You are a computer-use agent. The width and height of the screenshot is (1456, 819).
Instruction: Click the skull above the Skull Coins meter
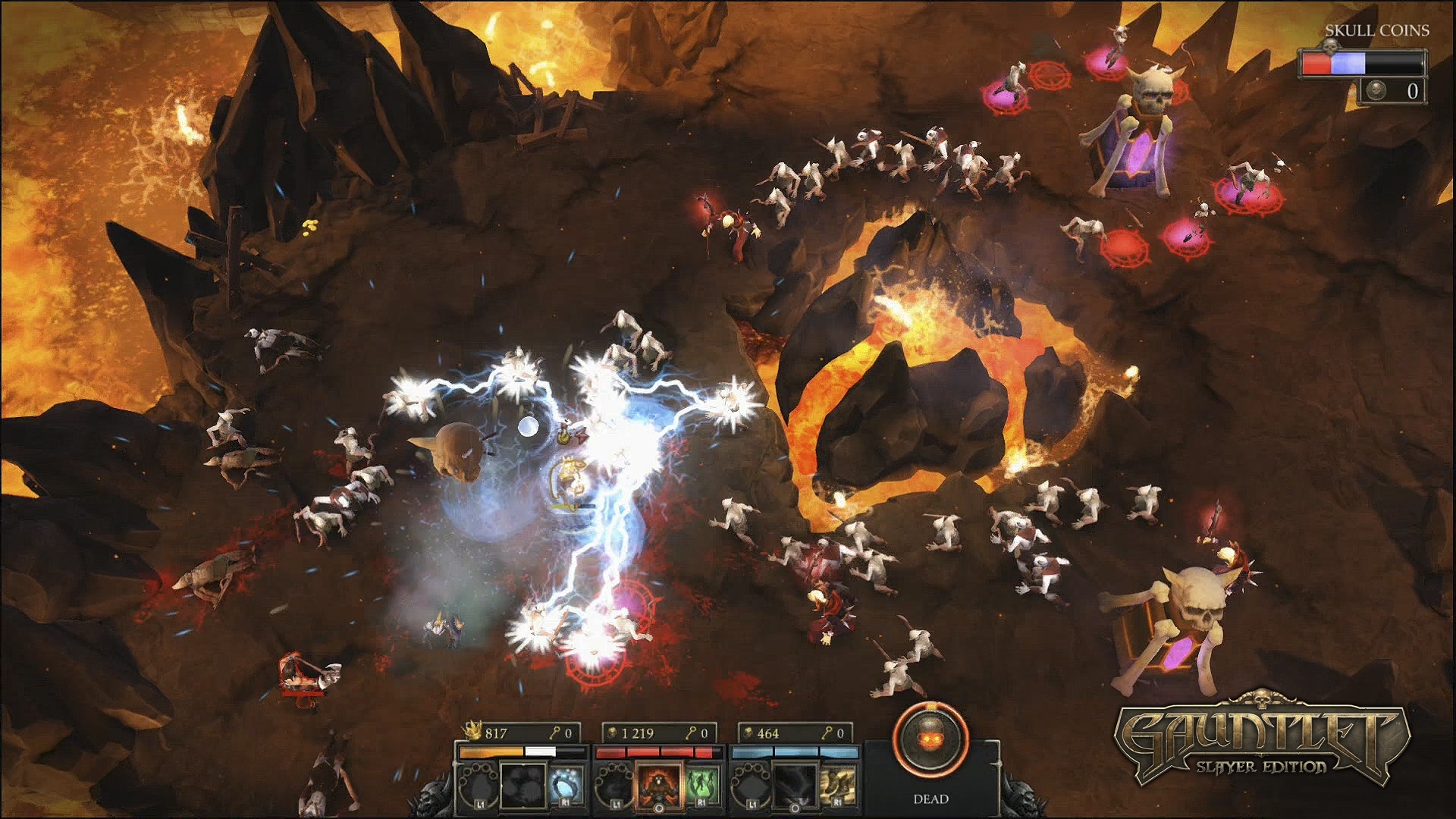pos(1331,48)
